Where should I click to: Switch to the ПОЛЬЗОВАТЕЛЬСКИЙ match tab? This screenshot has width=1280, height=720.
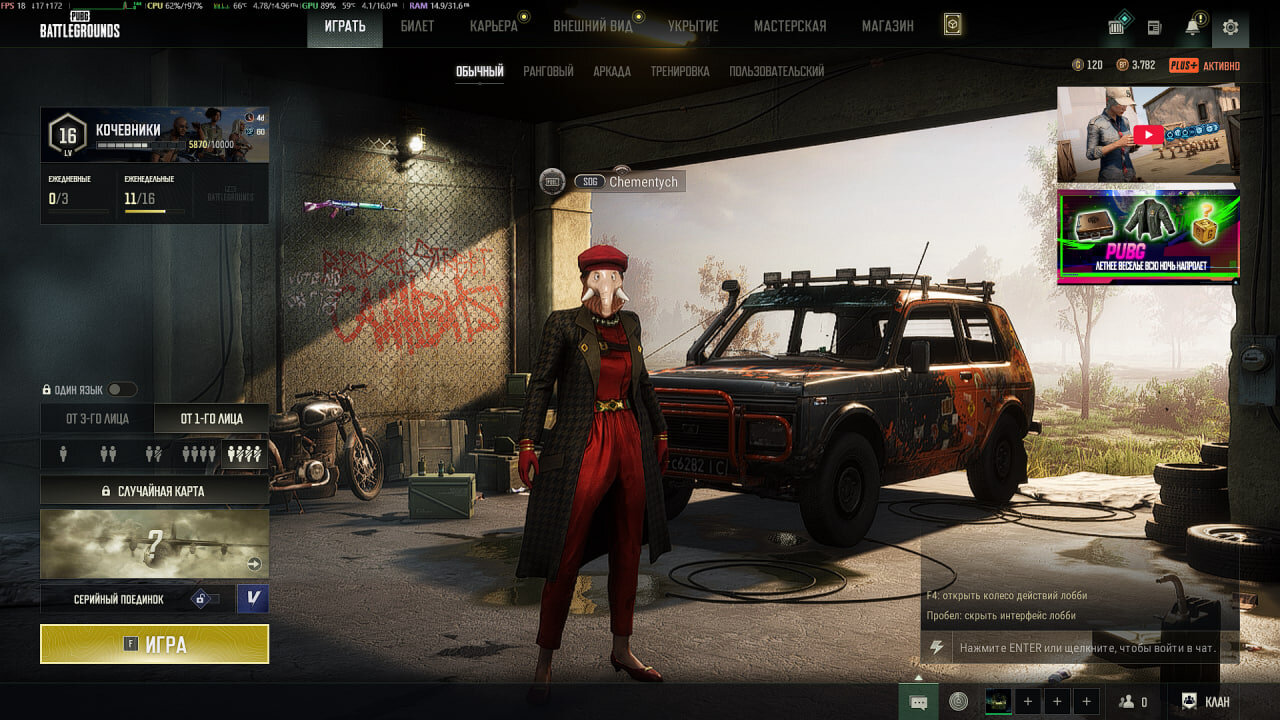[777, 71]
